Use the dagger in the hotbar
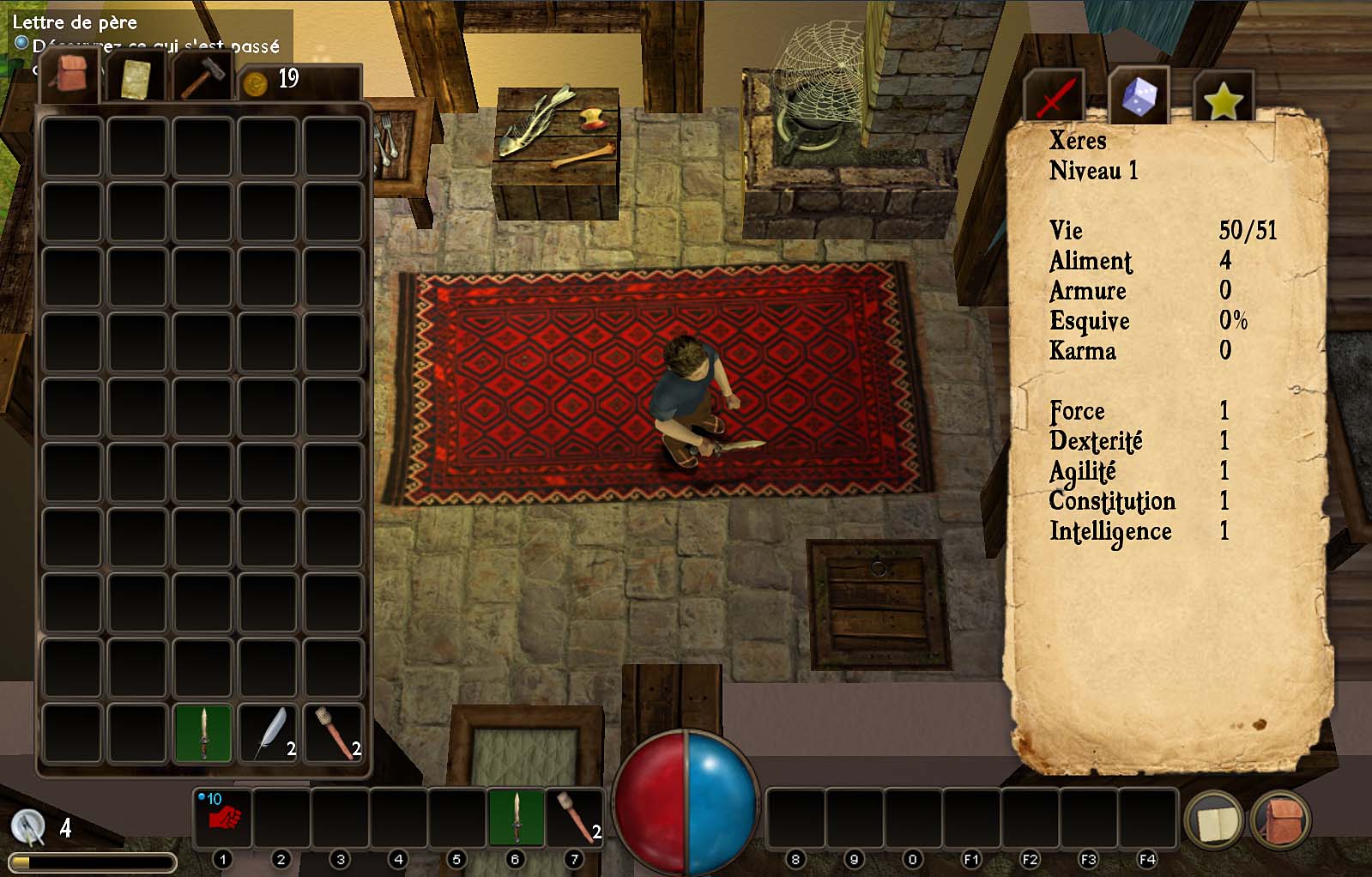 point(516,816)
